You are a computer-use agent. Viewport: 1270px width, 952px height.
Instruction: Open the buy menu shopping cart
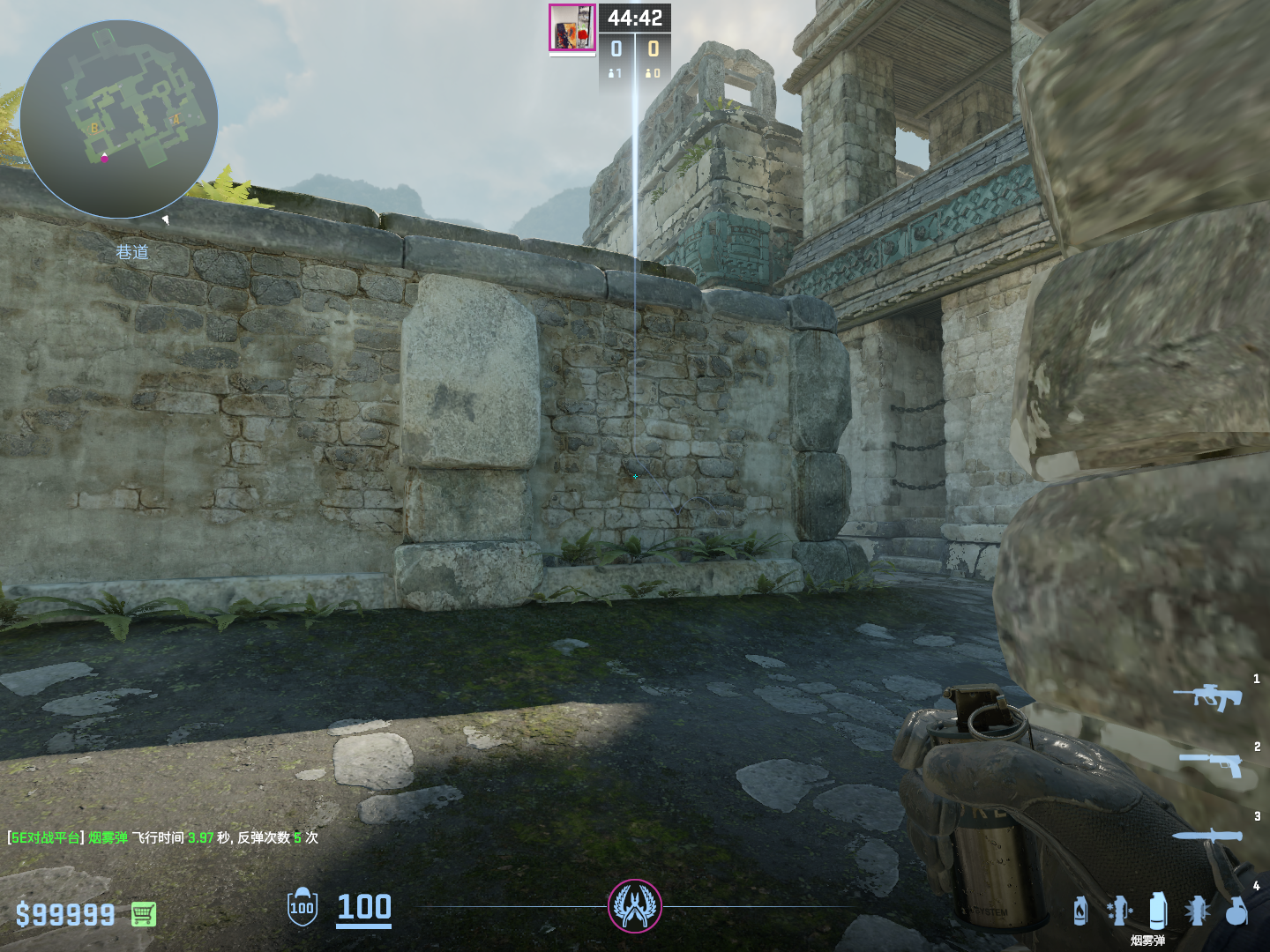click(x=144, y=914)
